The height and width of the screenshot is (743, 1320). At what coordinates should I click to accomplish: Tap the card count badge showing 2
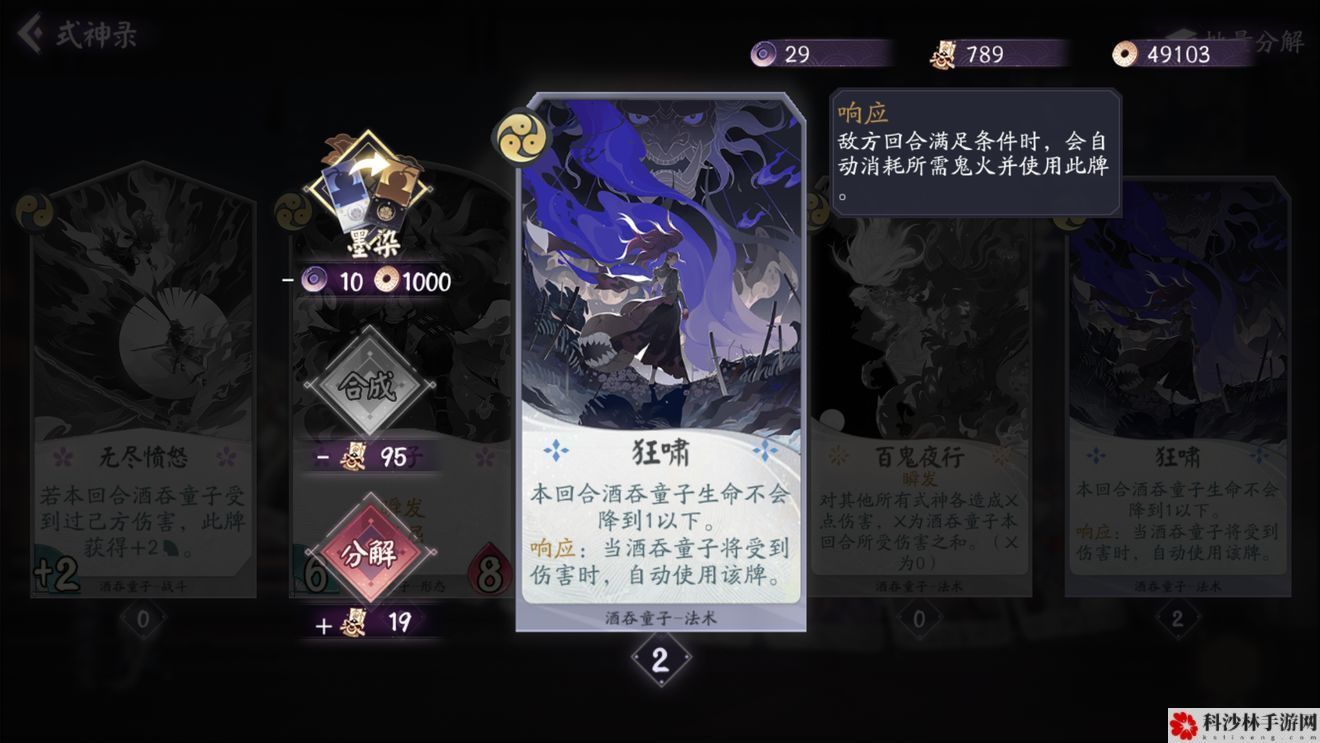tap(660, 662)
